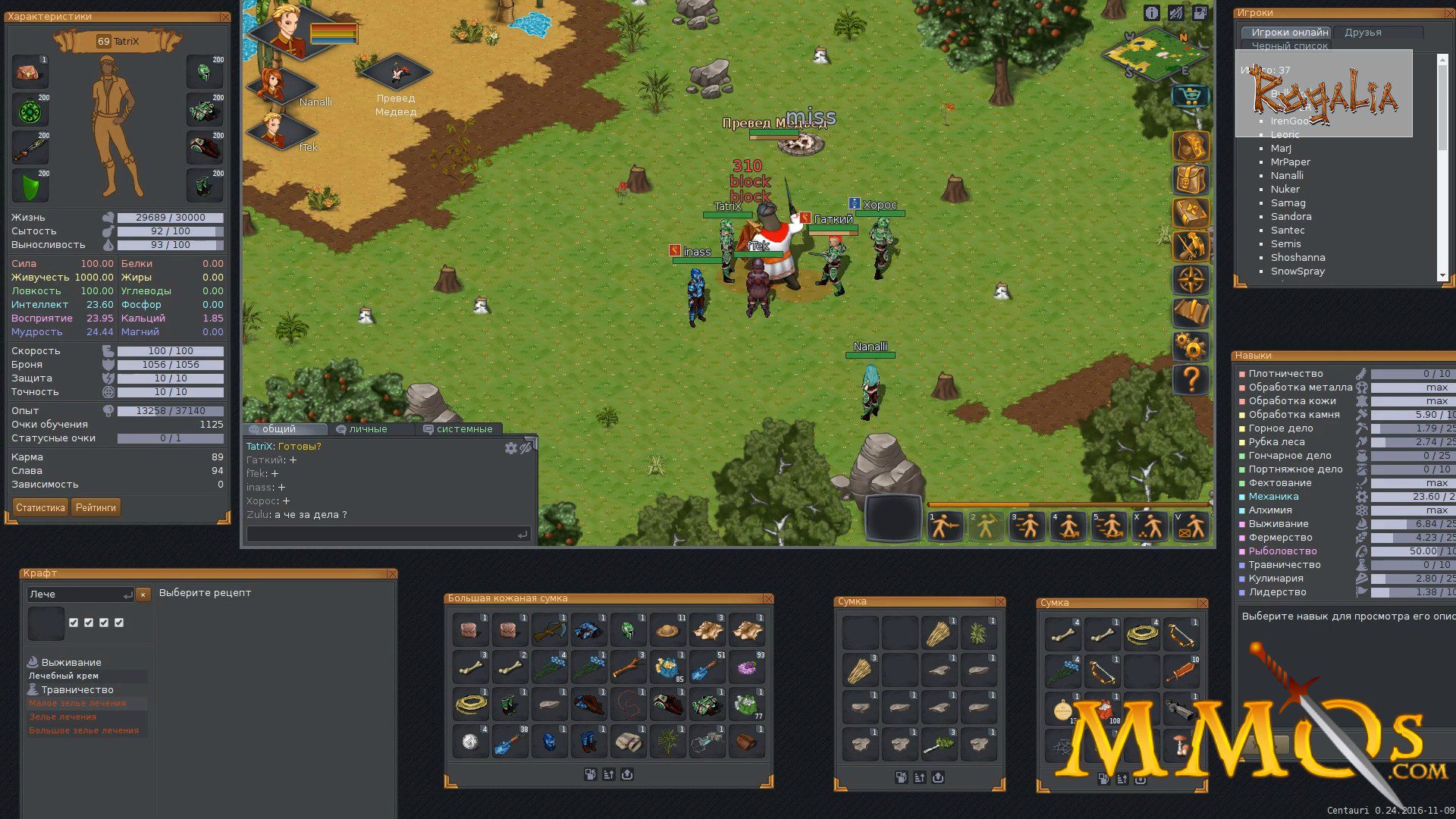Open the Рейтинги ratings panel

[96, 507]
